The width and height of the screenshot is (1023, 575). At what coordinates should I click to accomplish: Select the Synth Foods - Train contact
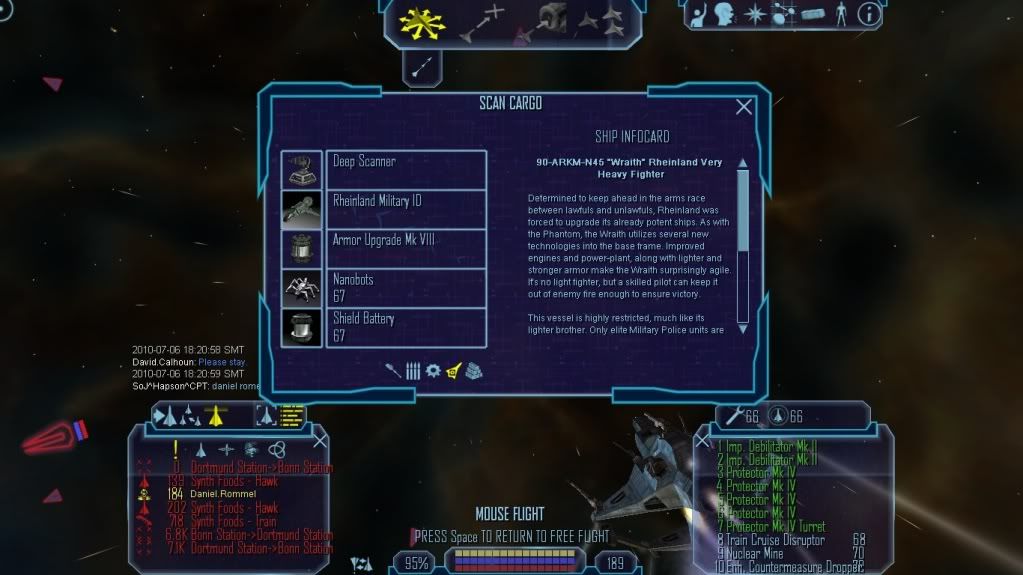[235, 521]
